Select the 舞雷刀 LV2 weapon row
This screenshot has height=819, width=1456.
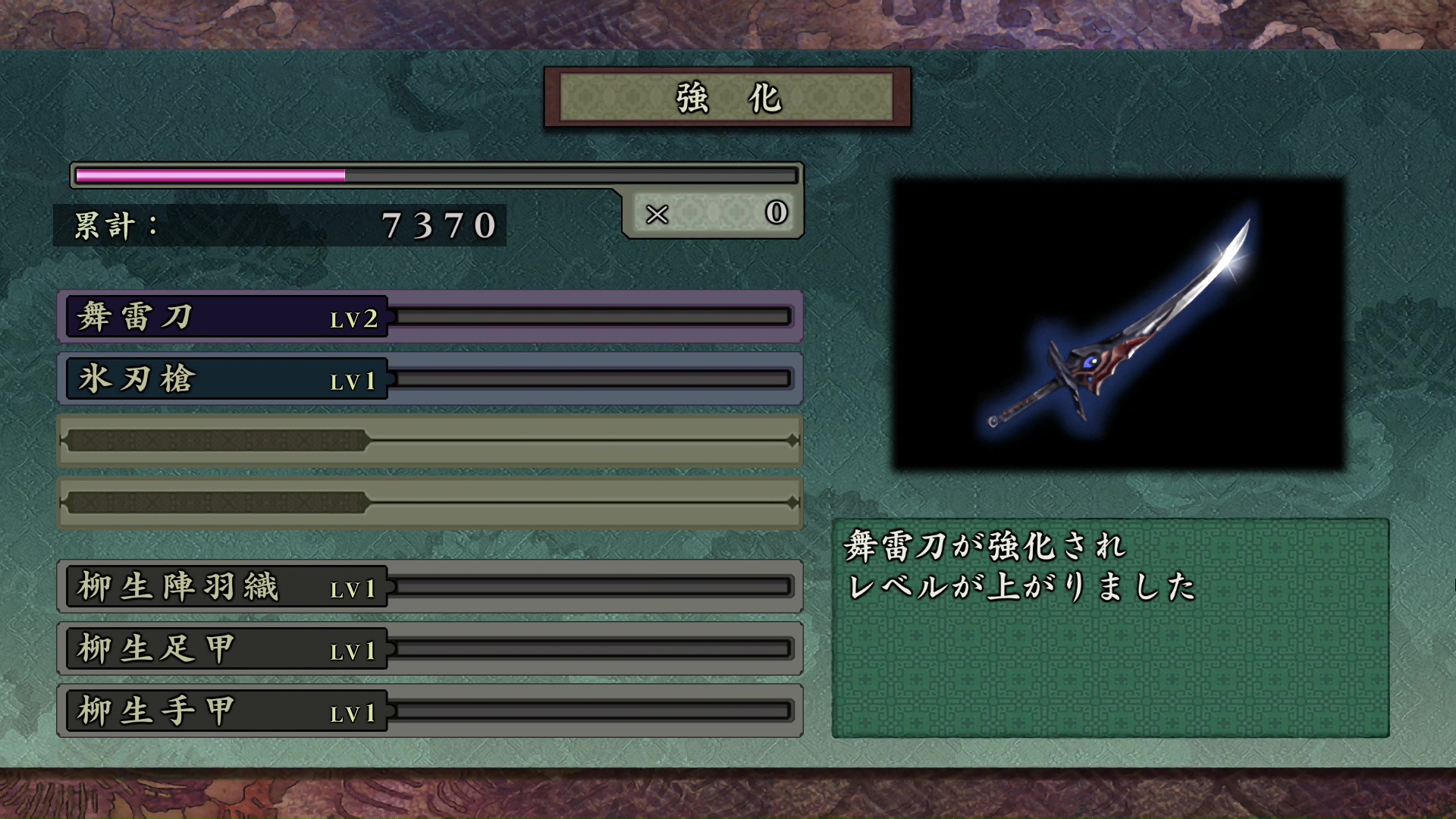click(x=429, y=316)
